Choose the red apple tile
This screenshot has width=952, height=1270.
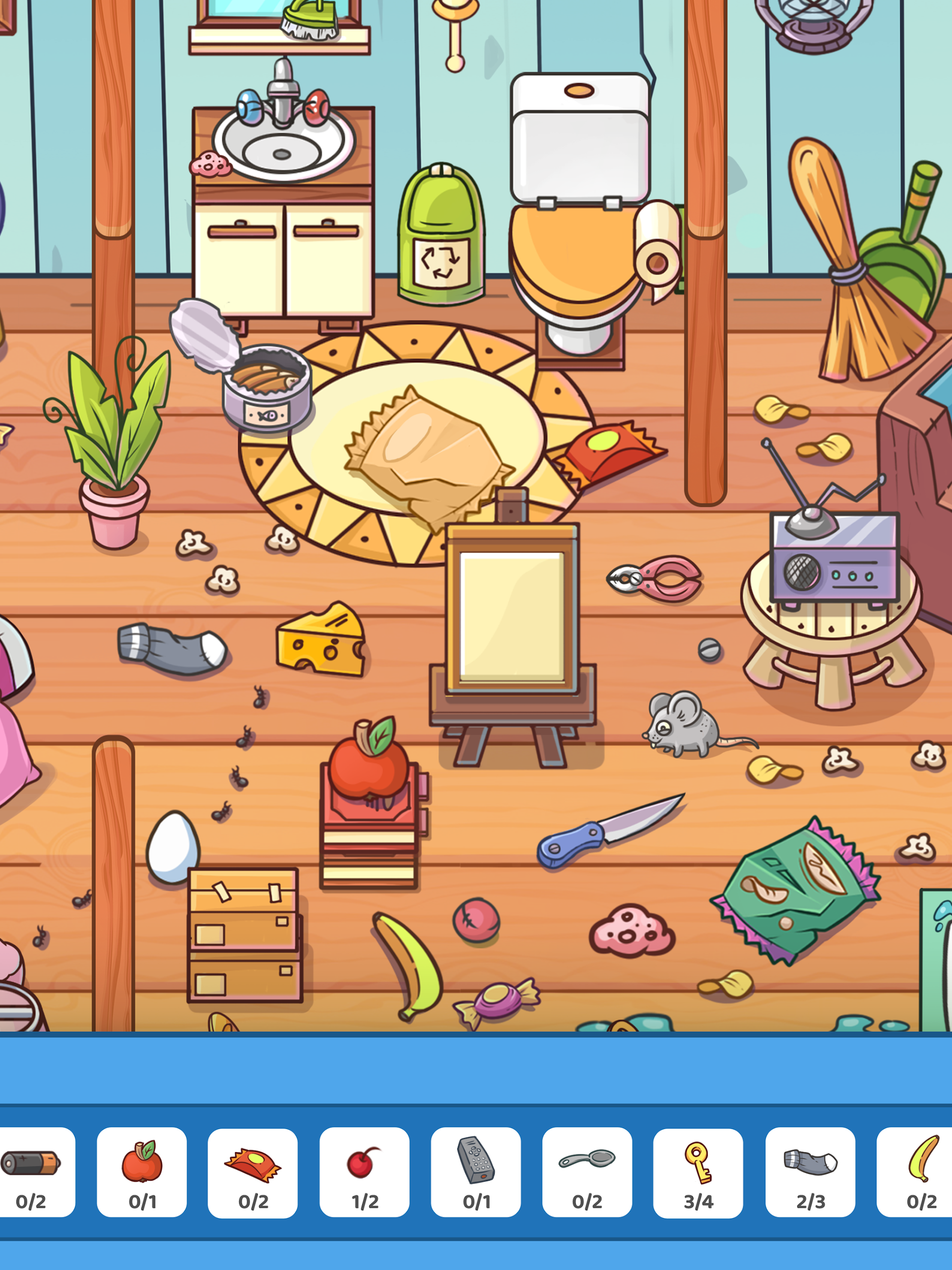(x=142, y=1171)
